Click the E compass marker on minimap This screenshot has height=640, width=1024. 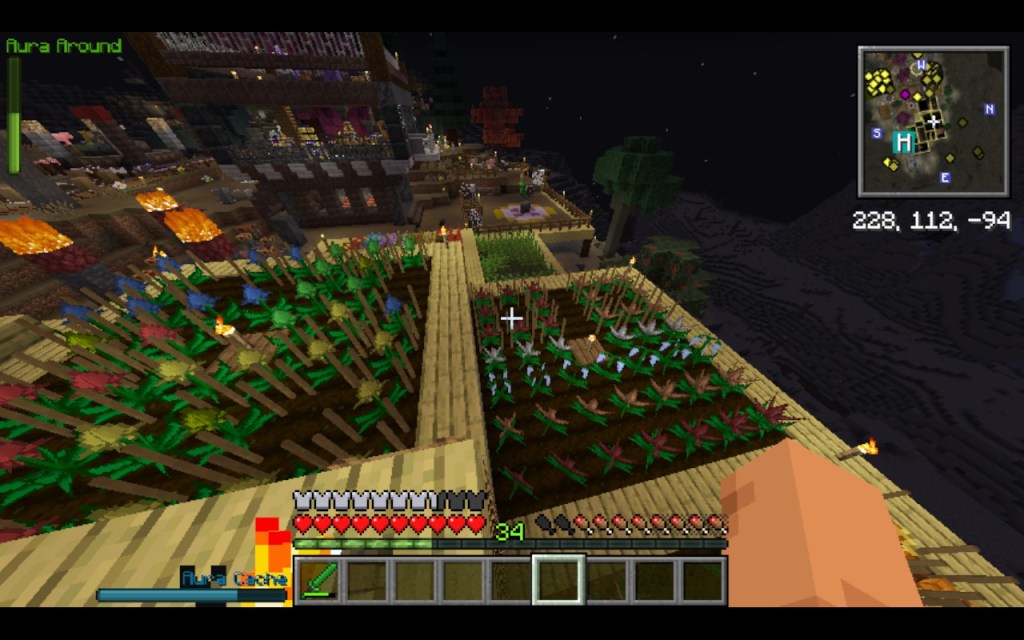point(944,178)
